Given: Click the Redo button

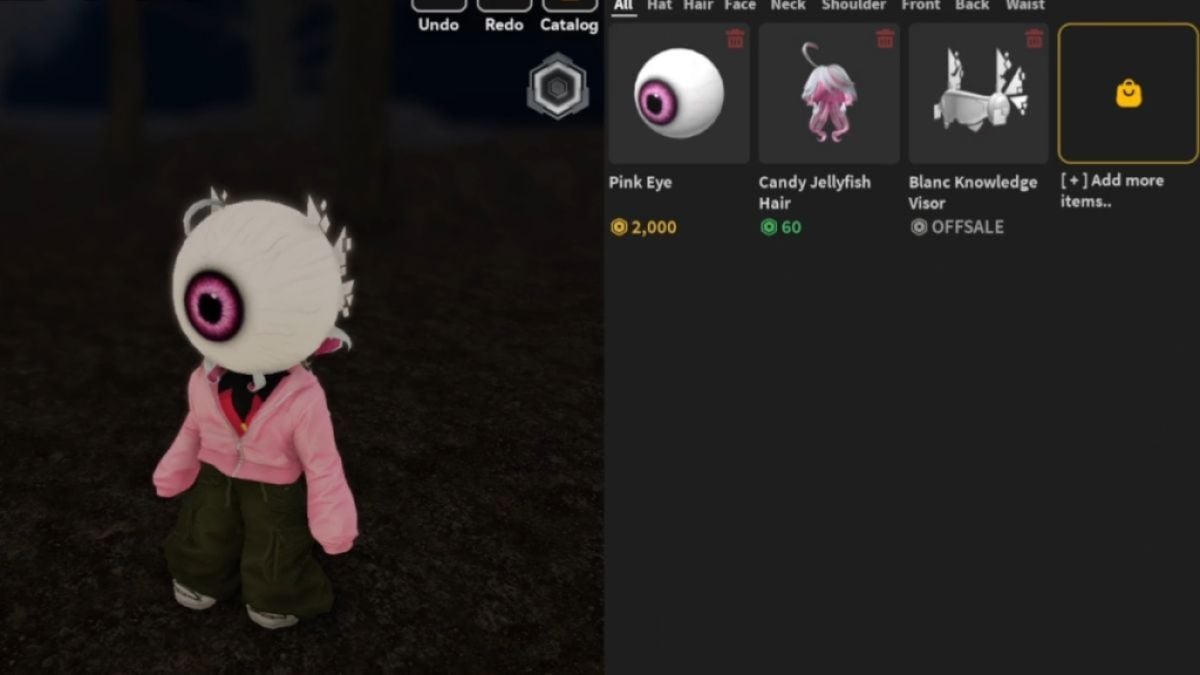Looking at the screenshot, I should click(x=504, y=16).
